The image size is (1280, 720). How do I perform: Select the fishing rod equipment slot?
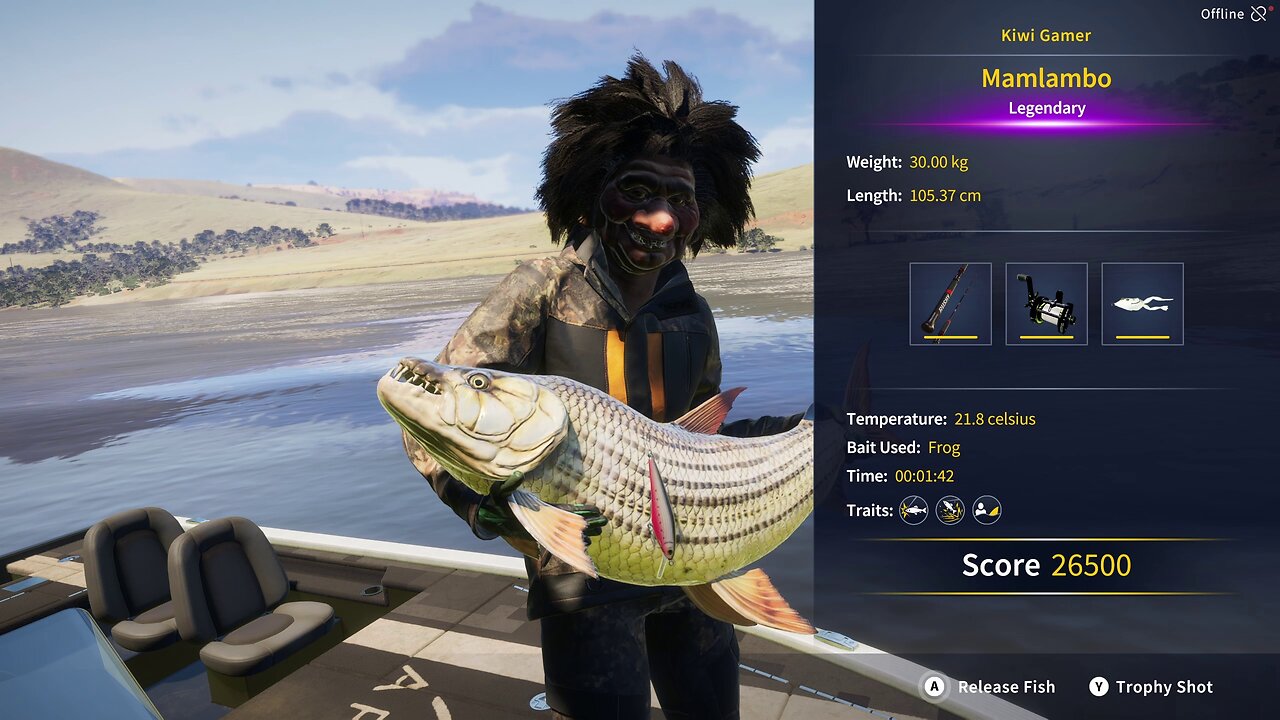point(950,304)
